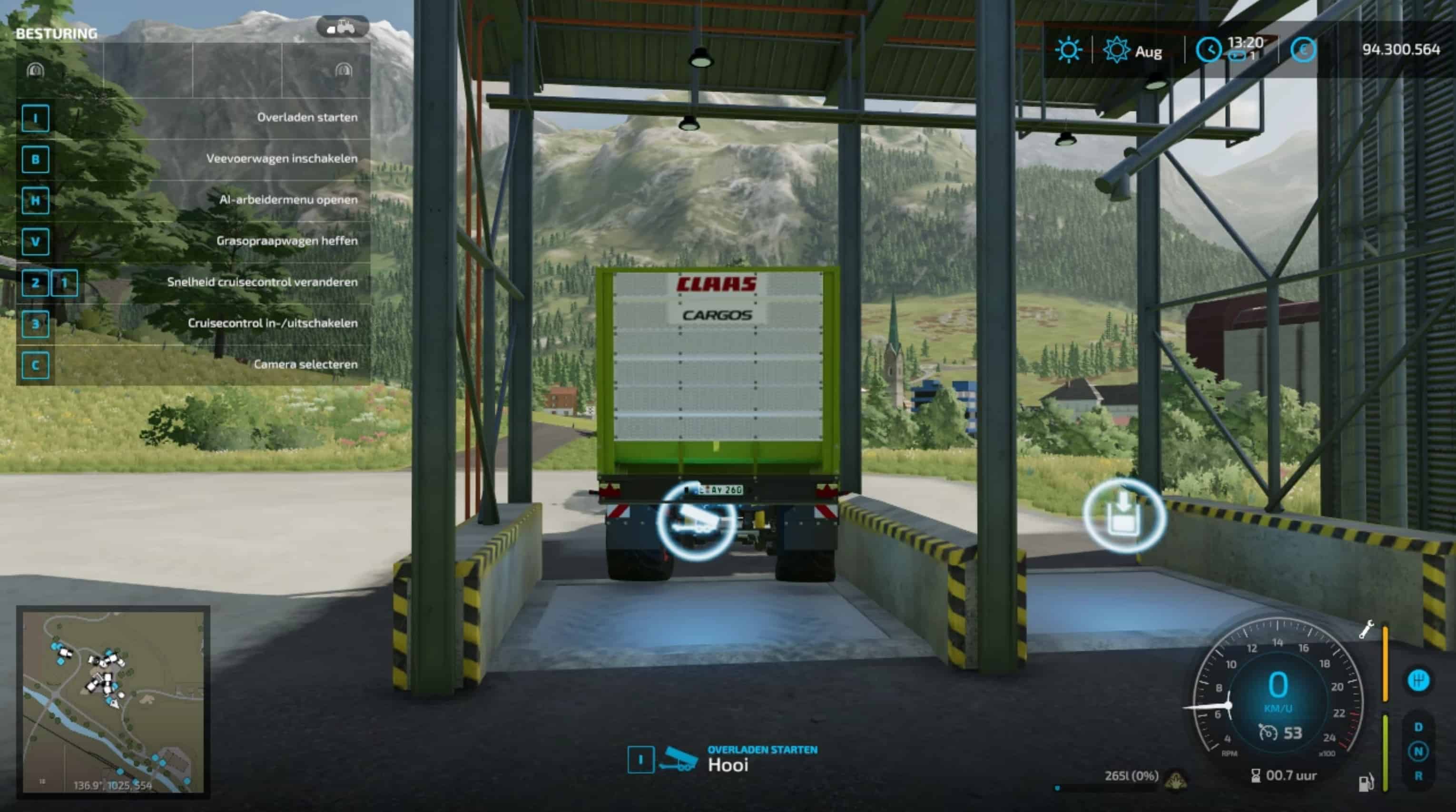1456x812 pixels.
Task: Toggle the blue gearshift icon
Action: pyautogui.click(x=1418, y=680)
